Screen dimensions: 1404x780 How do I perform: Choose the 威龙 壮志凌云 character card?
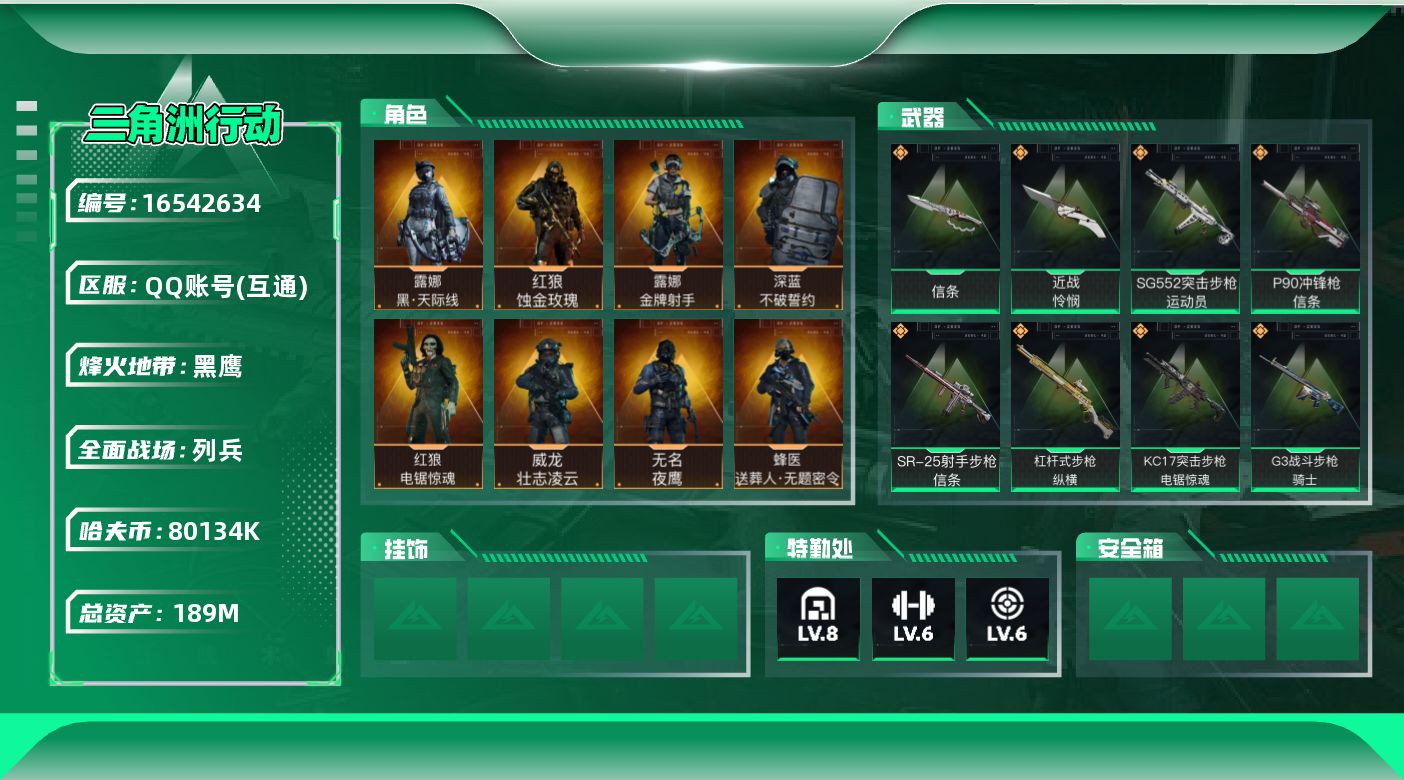click(x=548, y=404)
